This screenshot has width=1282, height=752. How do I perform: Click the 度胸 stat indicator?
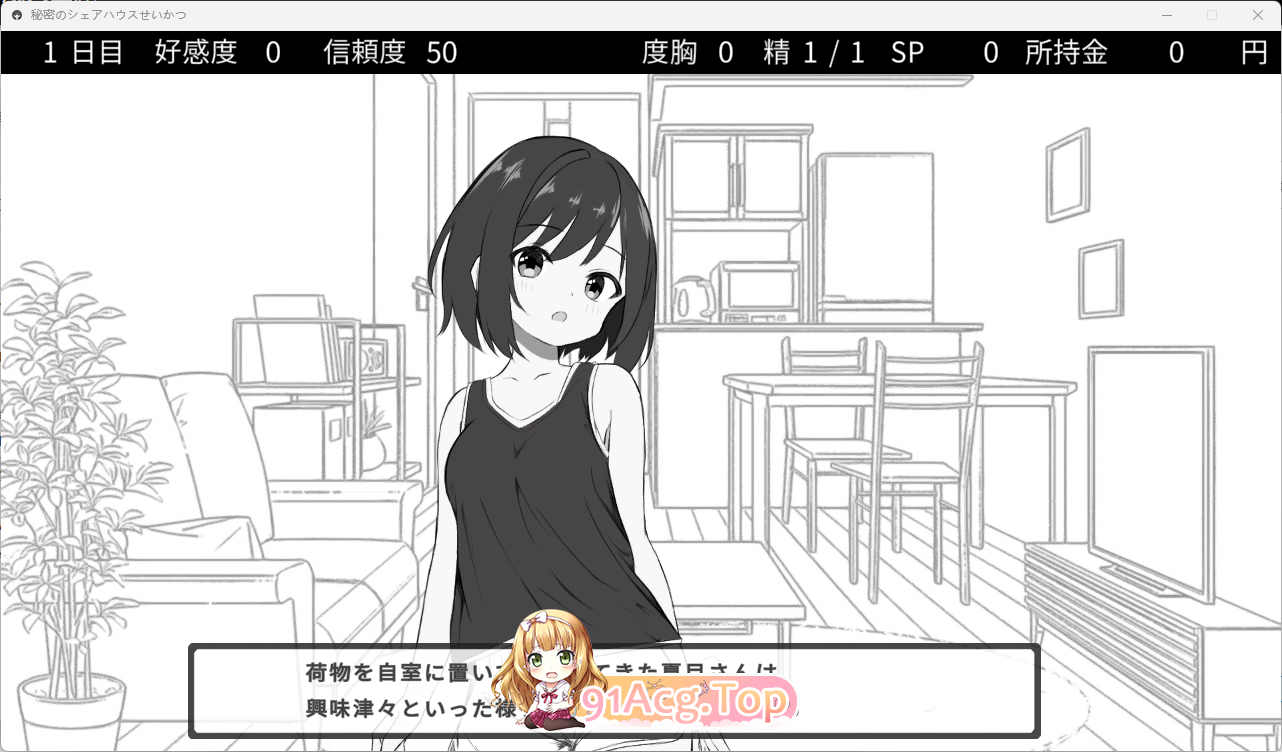click(668, 52)
